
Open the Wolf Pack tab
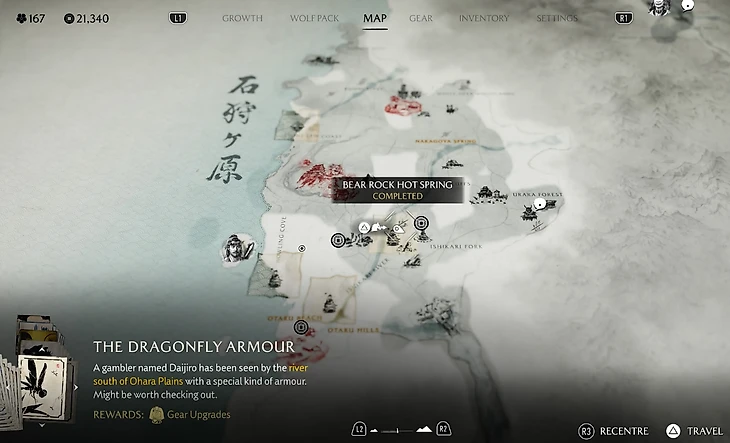313,18
